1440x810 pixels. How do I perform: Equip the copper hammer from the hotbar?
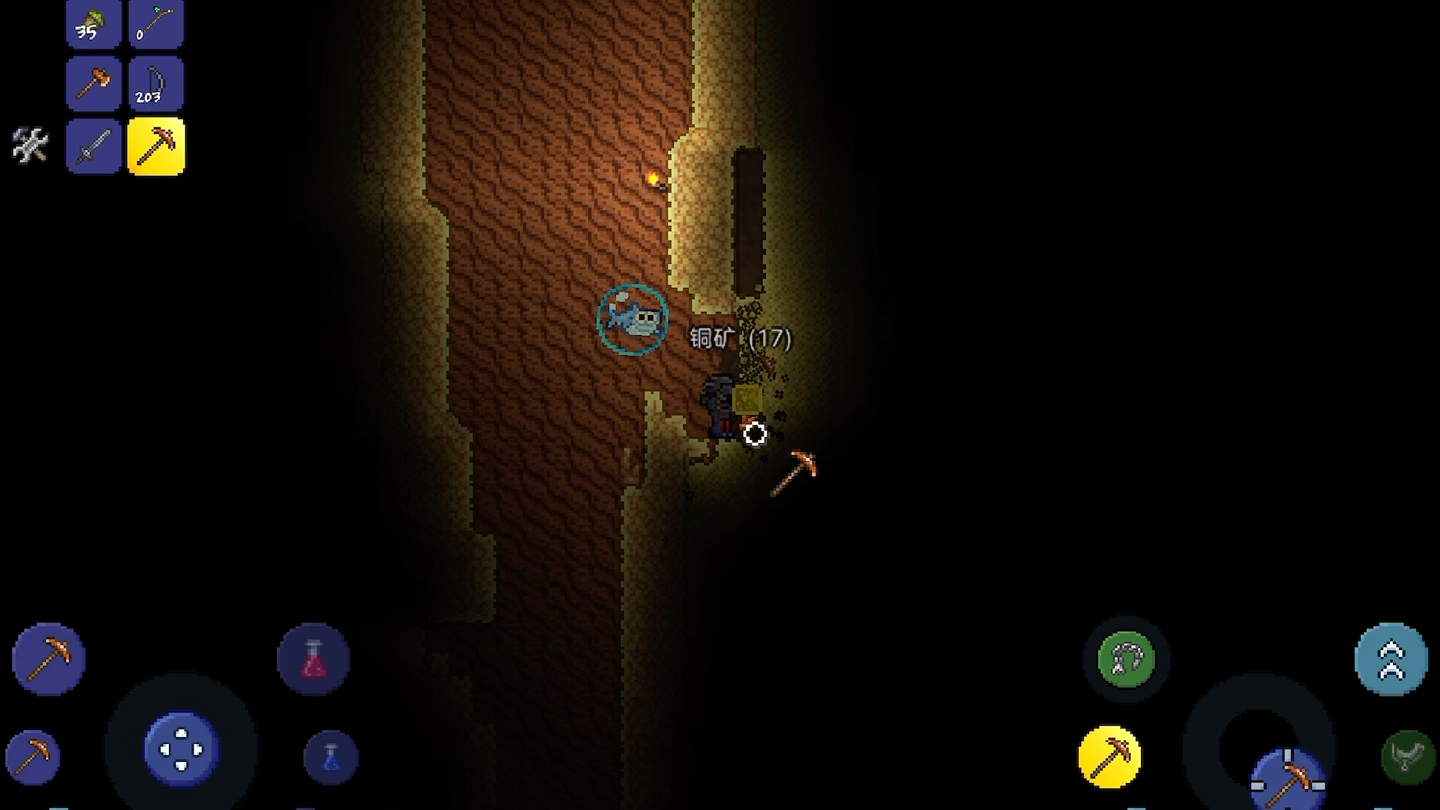94,84
